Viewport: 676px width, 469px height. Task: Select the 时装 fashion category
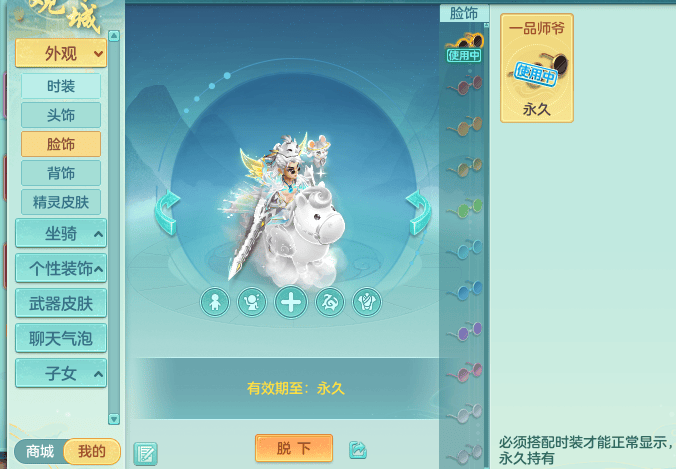click(x=61, y=86)
